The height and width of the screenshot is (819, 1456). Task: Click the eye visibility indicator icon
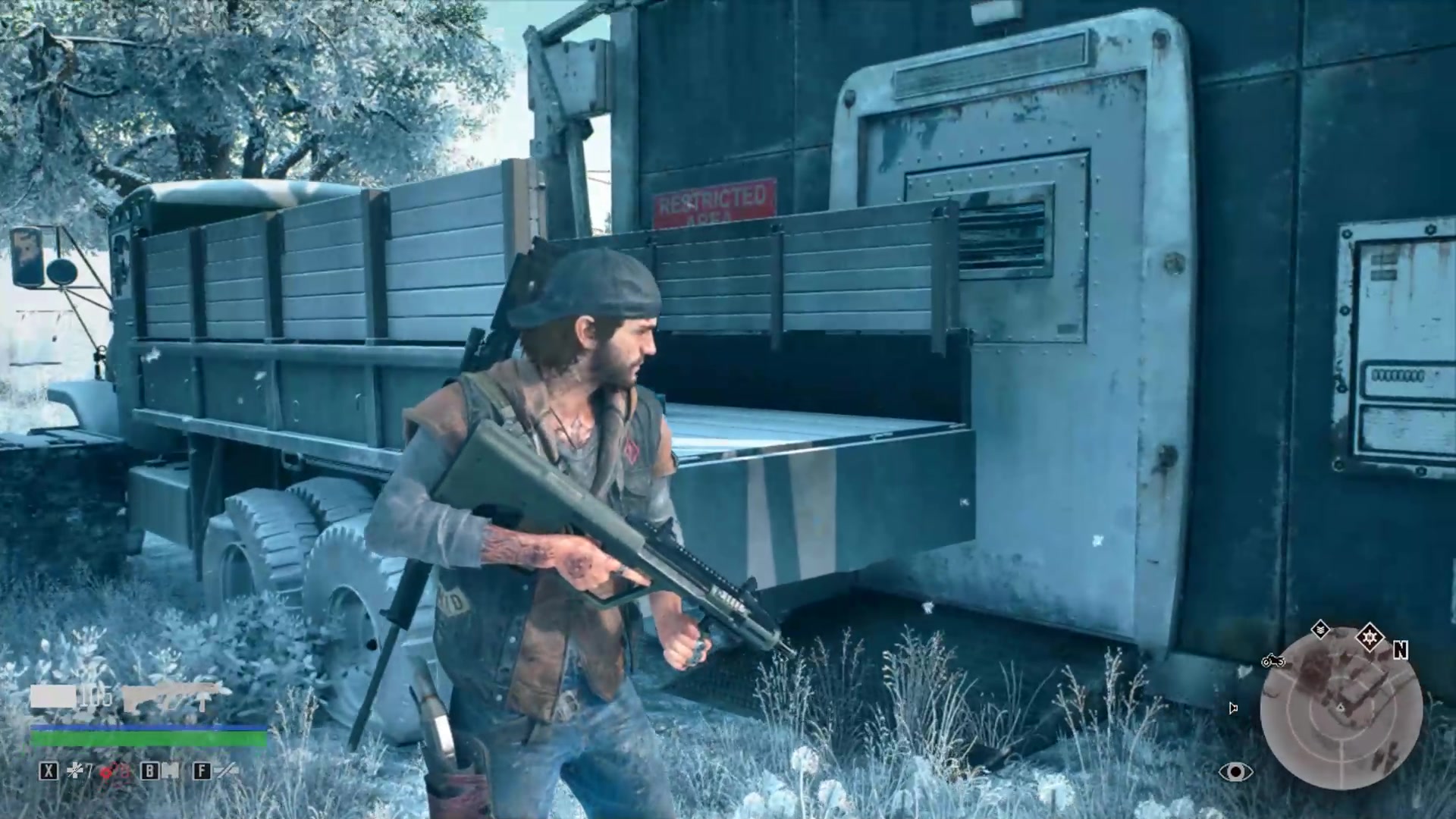(x=1235, y=772)
